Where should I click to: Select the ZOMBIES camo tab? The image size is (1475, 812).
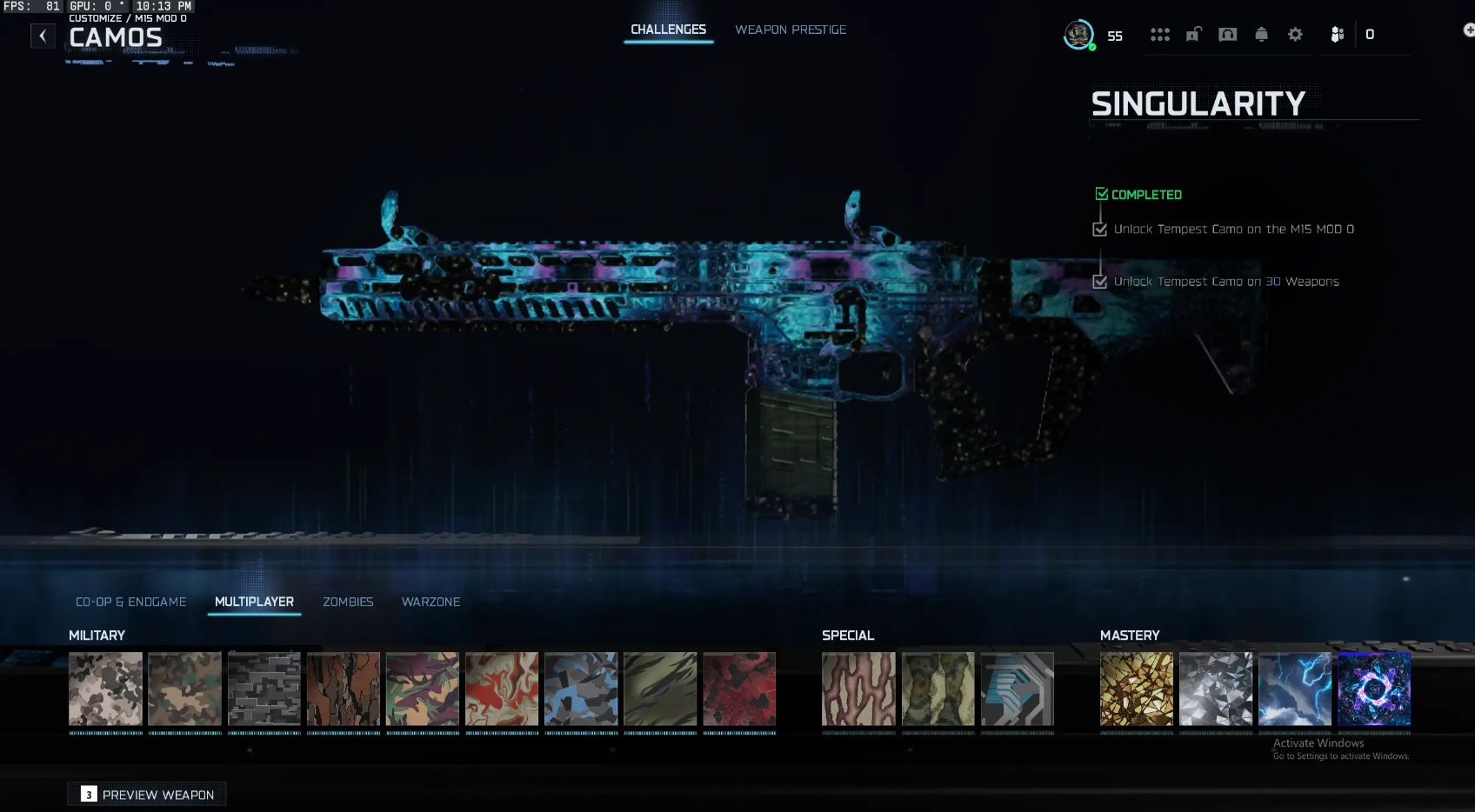coord(348,602)
